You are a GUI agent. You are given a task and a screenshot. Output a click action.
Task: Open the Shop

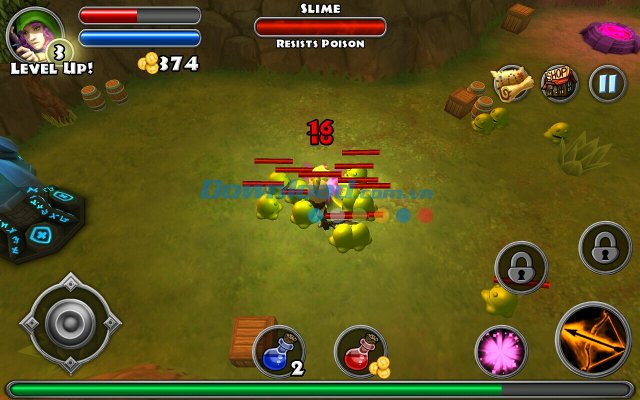tap(559, 83)
